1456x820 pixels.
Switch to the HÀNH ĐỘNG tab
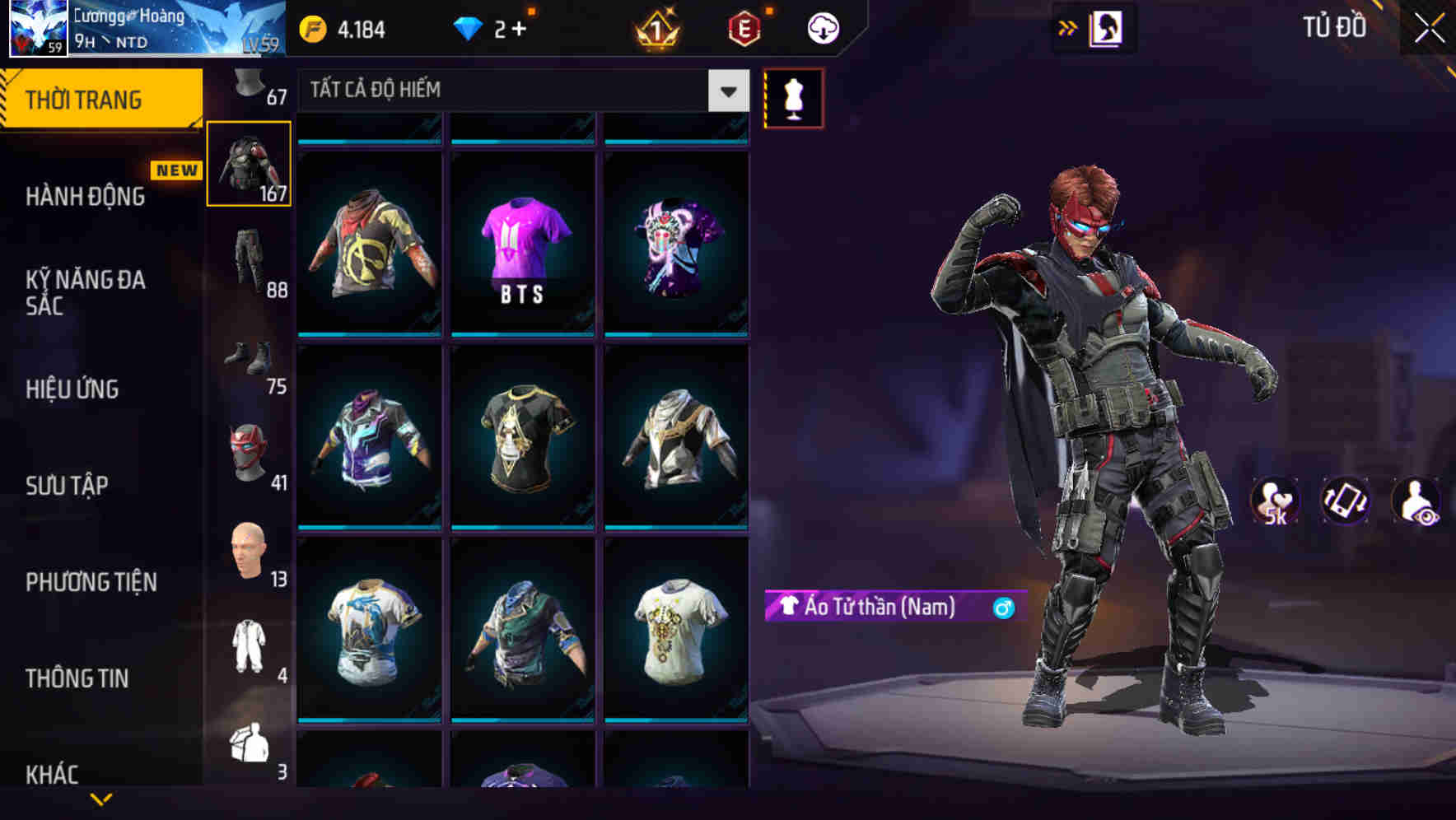pyautogui.click(x=86, y=196)
